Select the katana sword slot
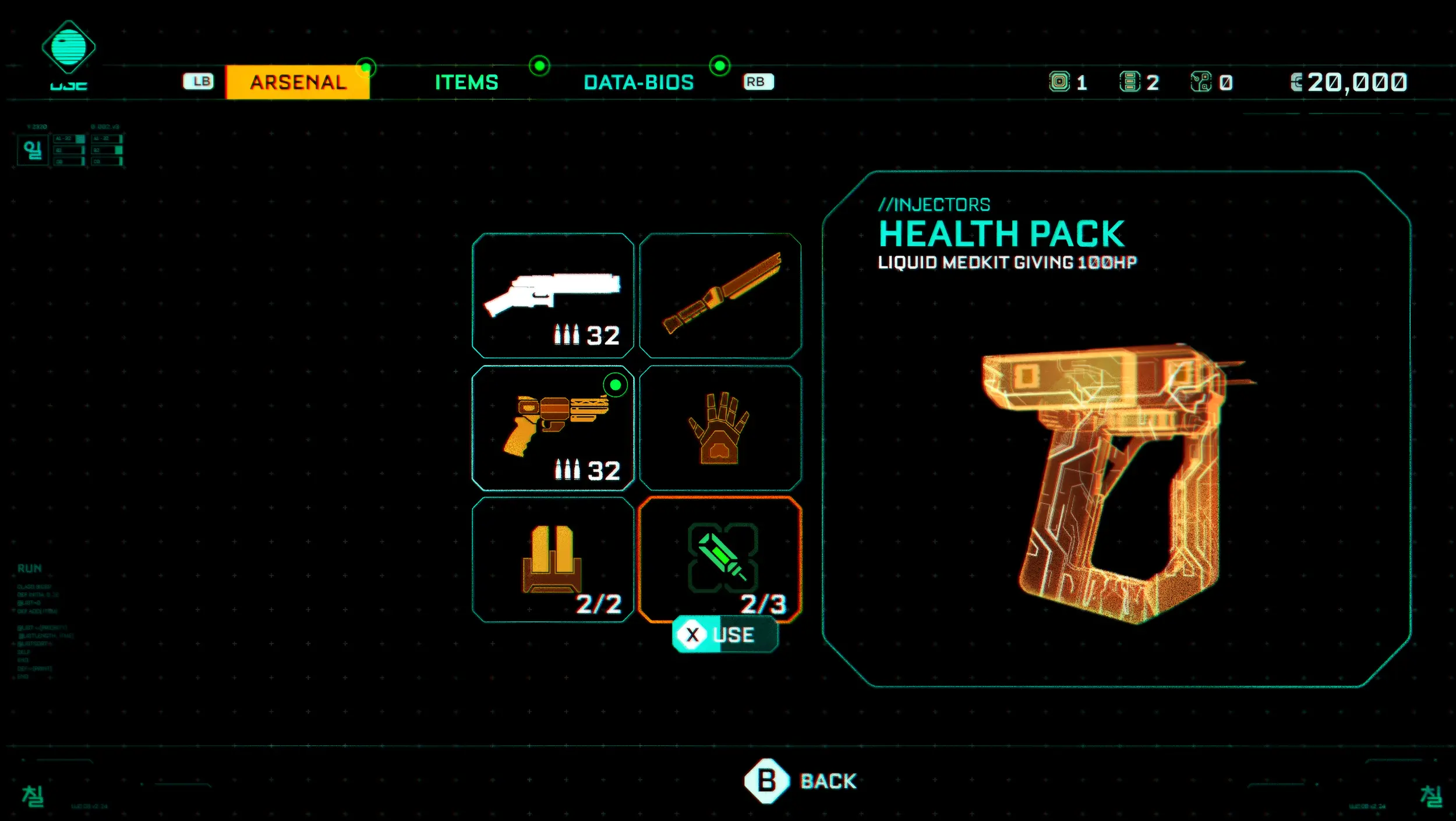The image size is (1456, 821). click(x=720, y=295)
